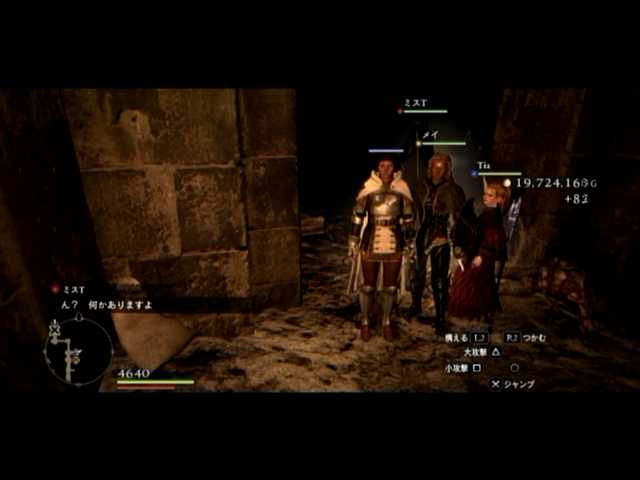640x480 pixels.
Task: Select the メイ pawn nameplate
Action: click(x=431, y=135)
